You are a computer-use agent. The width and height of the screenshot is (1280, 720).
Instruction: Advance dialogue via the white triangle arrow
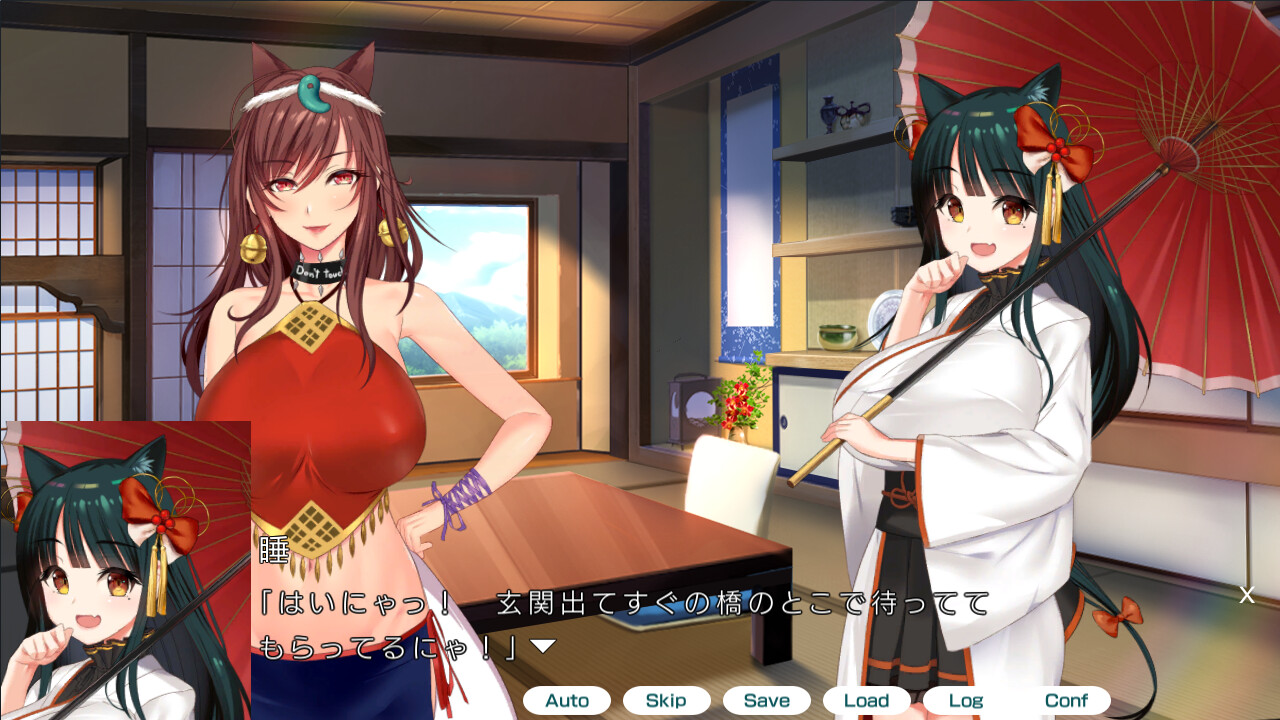[x=542, y=647]
